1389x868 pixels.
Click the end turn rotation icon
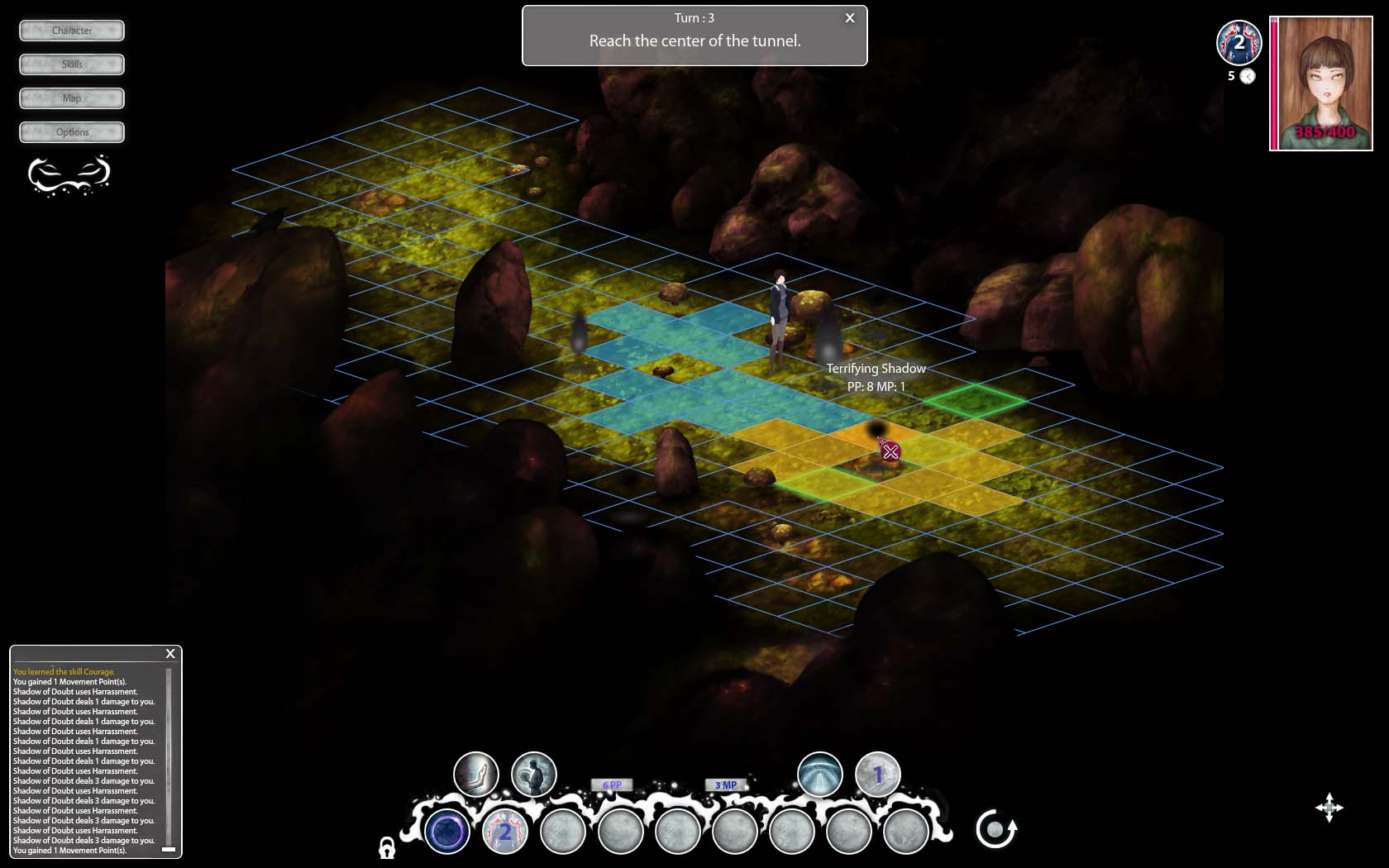tap(996, 828)
